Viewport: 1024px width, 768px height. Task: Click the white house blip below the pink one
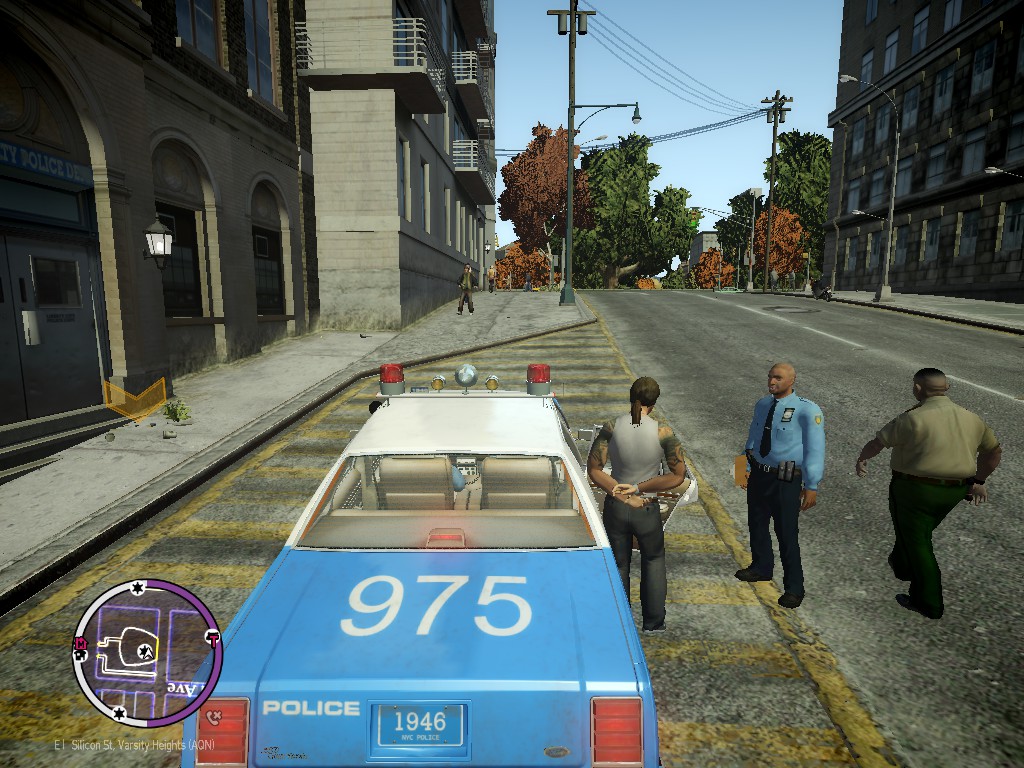pyautogui.click(x=82, y=657)
